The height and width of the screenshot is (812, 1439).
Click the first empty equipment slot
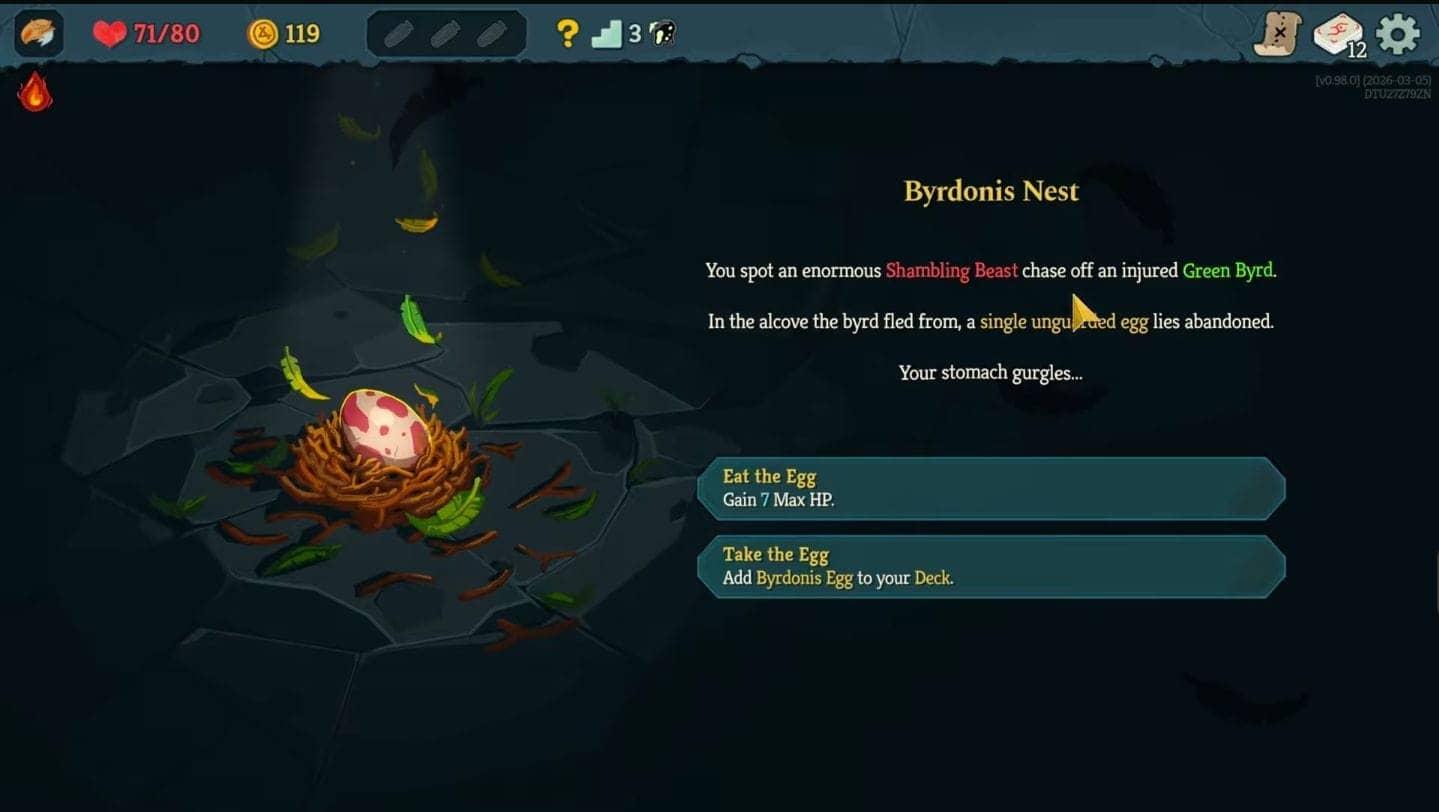pos(399,33)
